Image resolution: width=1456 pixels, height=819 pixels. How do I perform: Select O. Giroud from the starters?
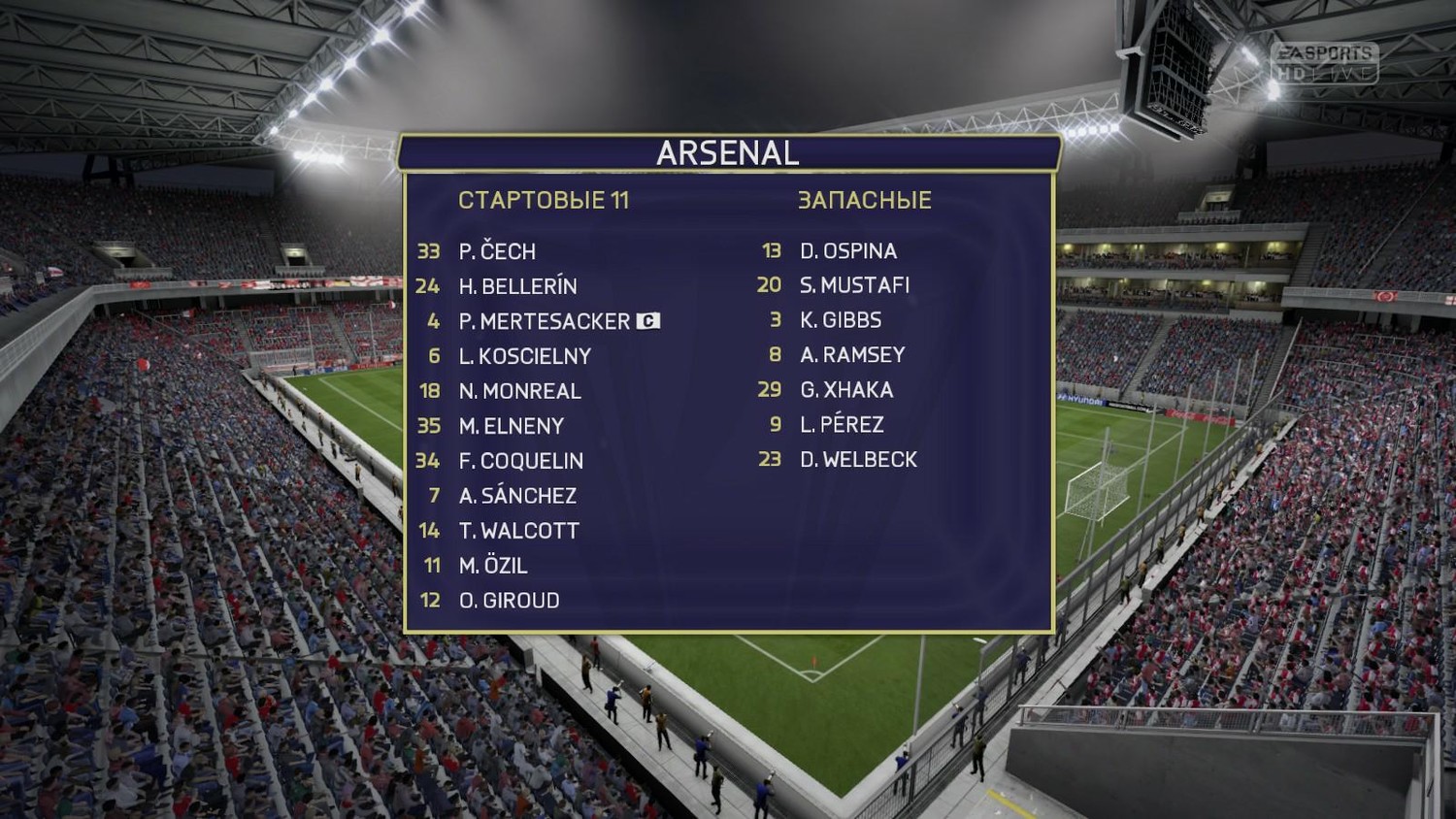tap(509, 601)
